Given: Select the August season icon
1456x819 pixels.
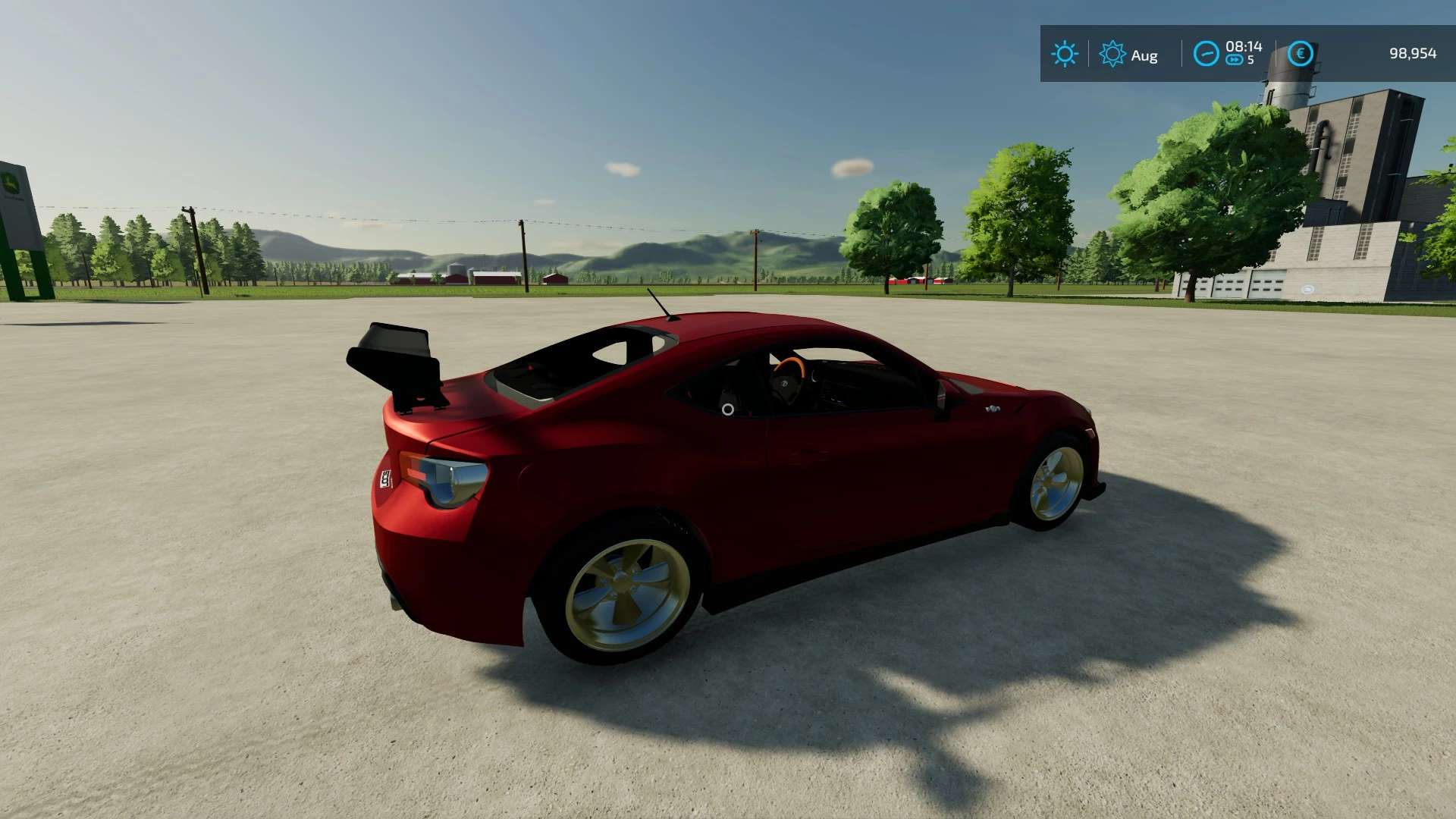Looking at the screenshot, I should click(x=1112, y=54).
